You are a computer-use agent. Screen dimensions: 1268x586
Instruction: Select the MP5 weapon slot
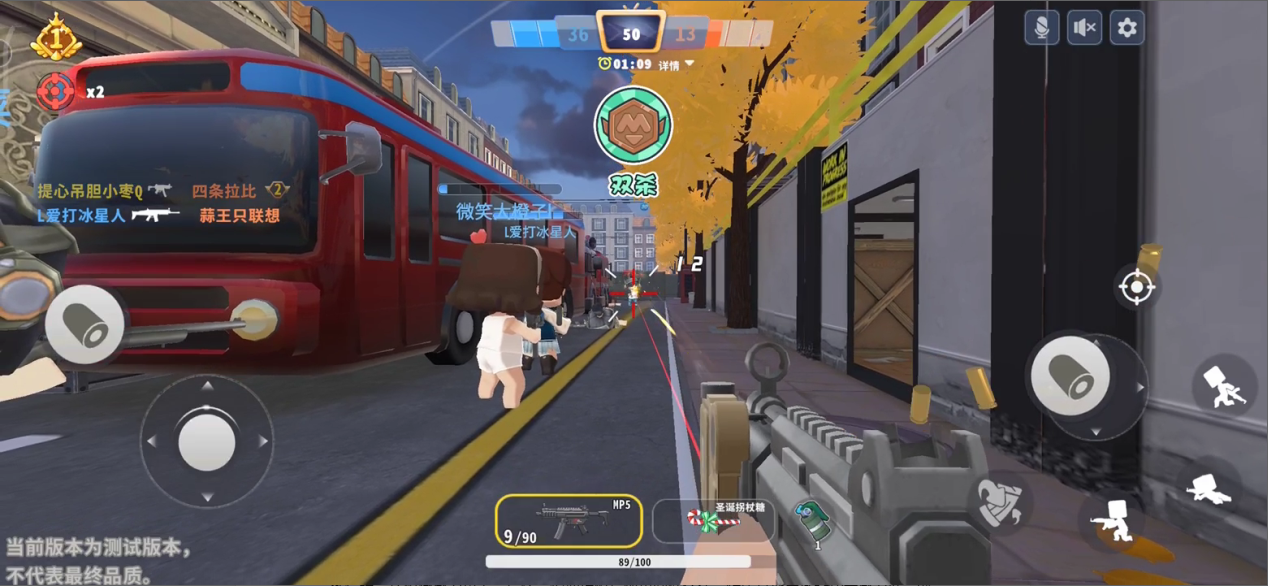568,521
